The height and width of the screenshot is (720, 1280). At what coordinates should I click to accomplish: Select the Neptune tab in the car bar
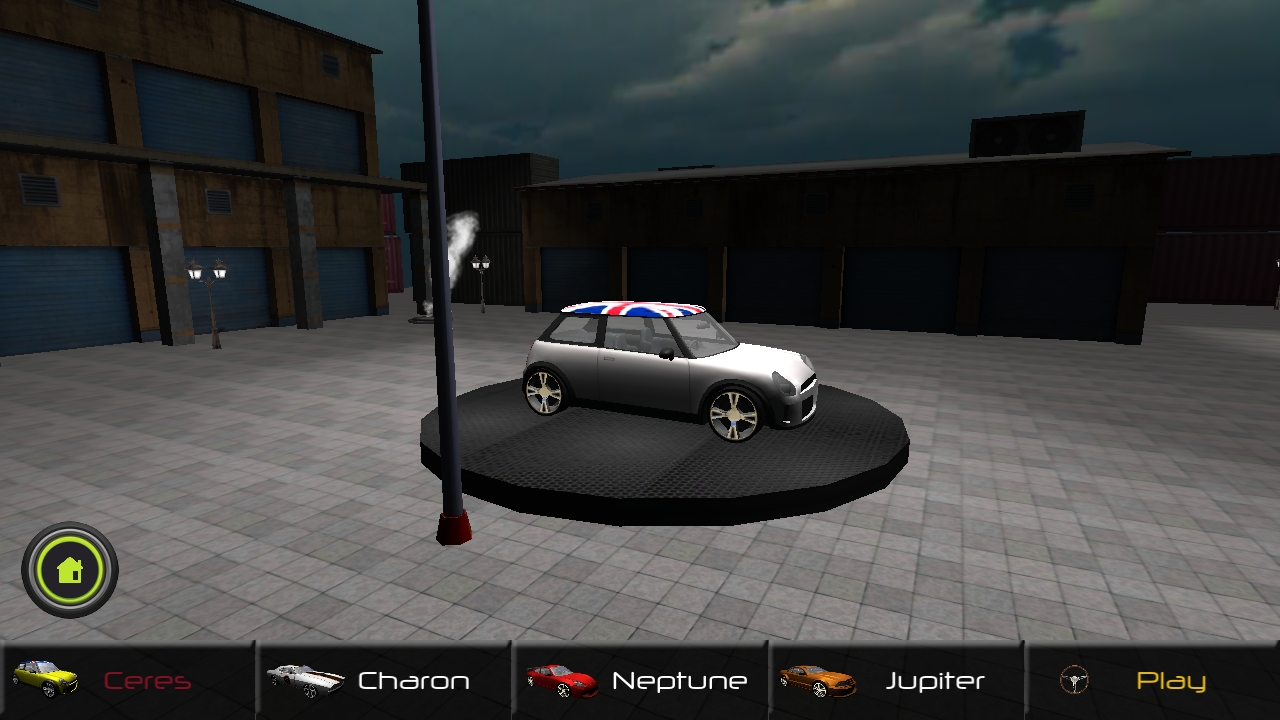point(640,679)
